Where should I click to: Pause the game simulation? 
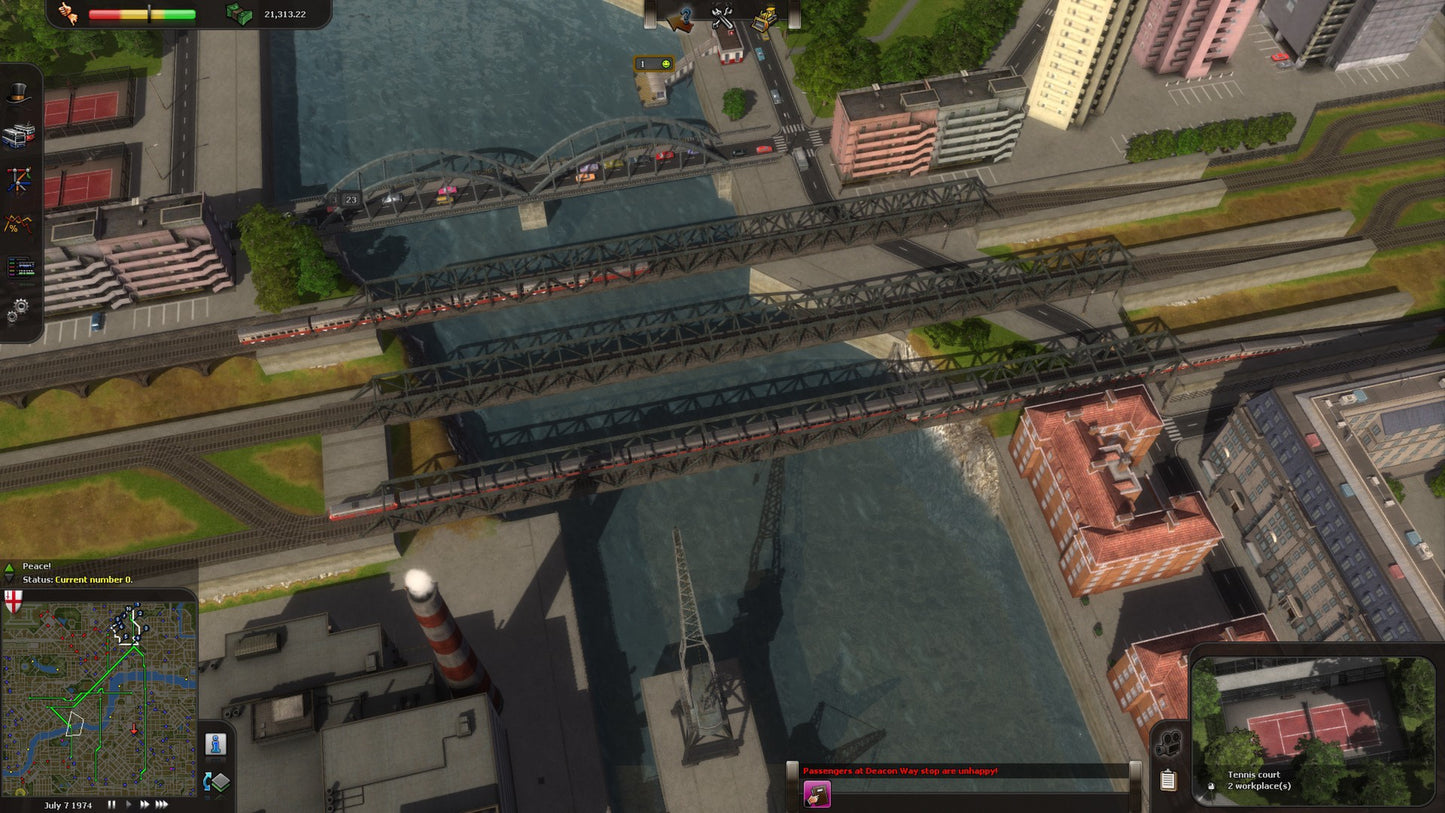coord(110,803)
